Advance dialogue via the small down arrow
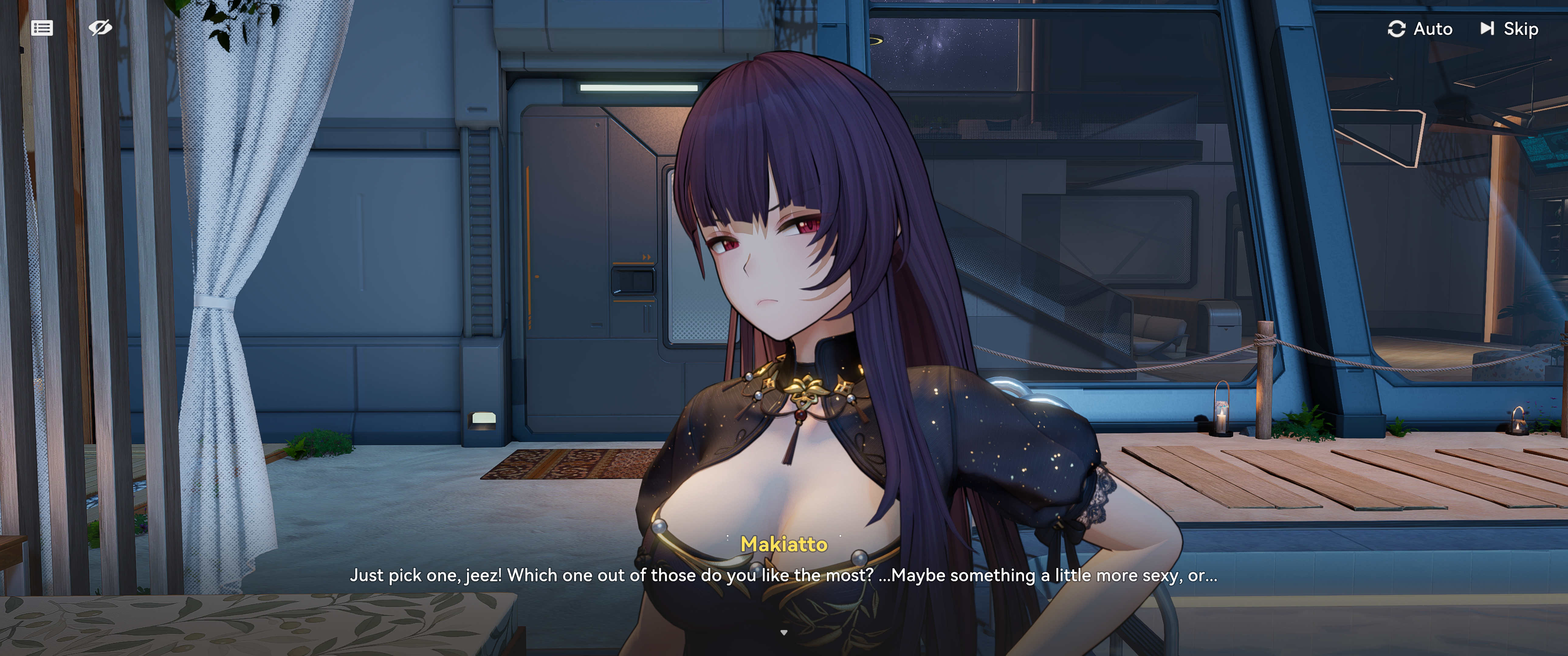The image size is (1568, 656). (x=783, y=633)
